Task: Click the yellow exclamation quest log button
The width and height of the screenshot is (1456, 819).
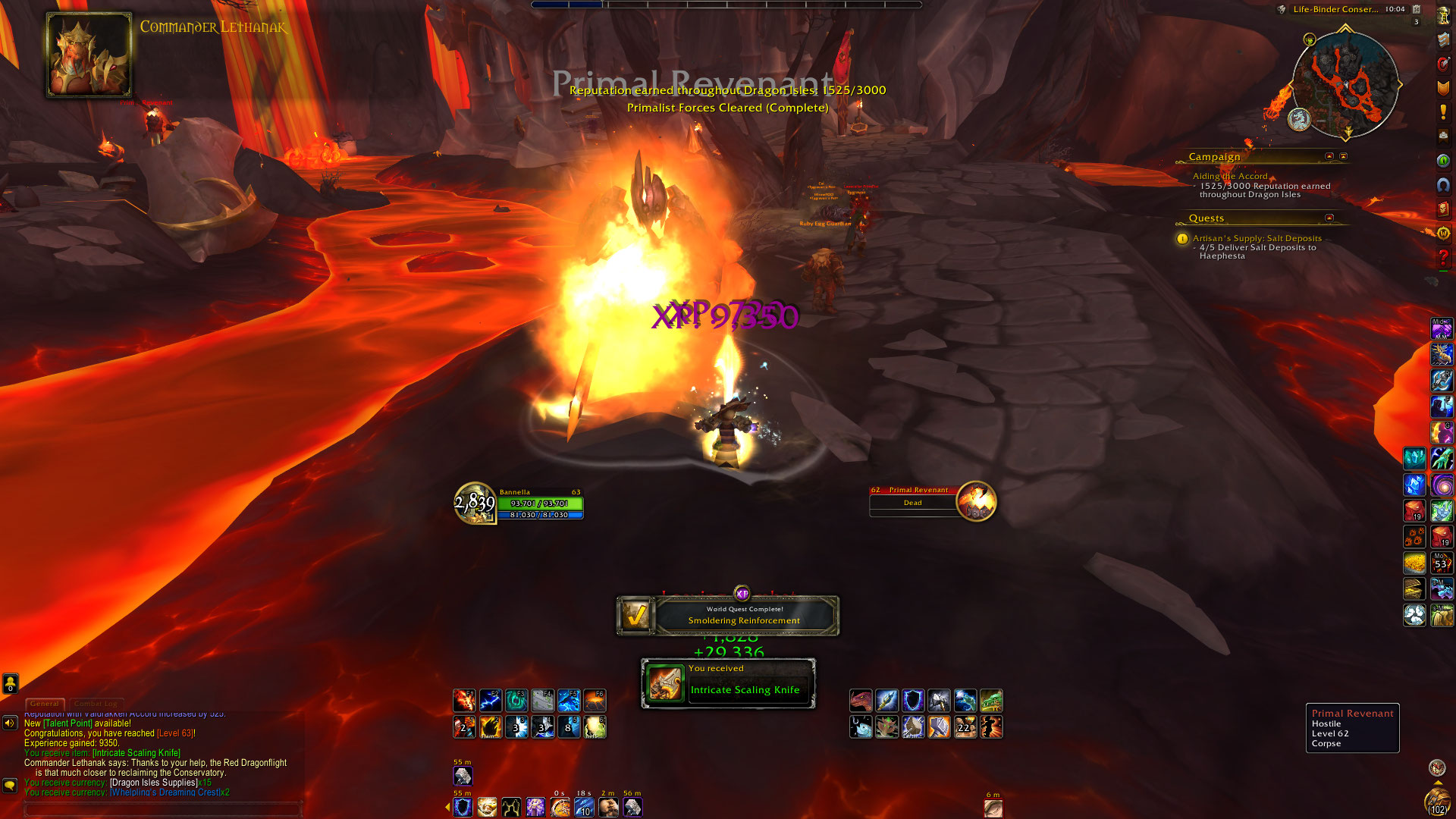Action: (x=1443, y=112)
